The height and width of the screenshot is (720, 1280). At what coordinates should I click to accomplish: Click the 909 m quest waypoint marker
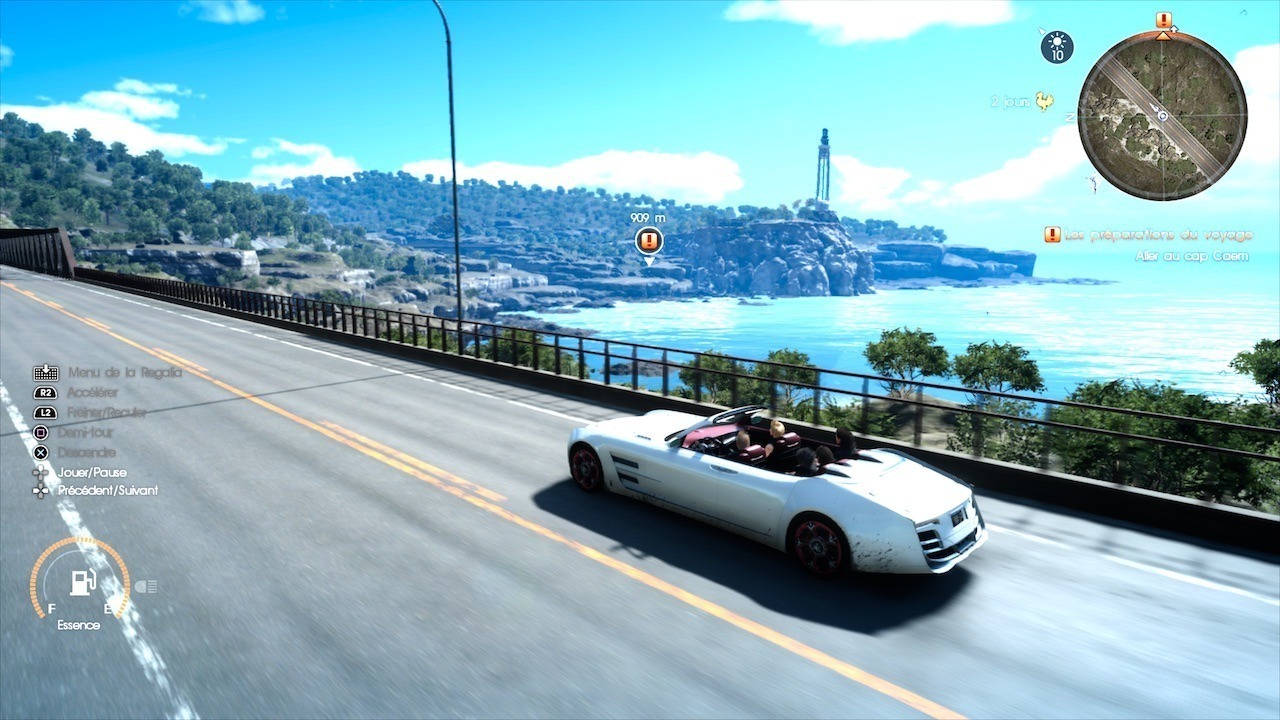coord(648,241)
